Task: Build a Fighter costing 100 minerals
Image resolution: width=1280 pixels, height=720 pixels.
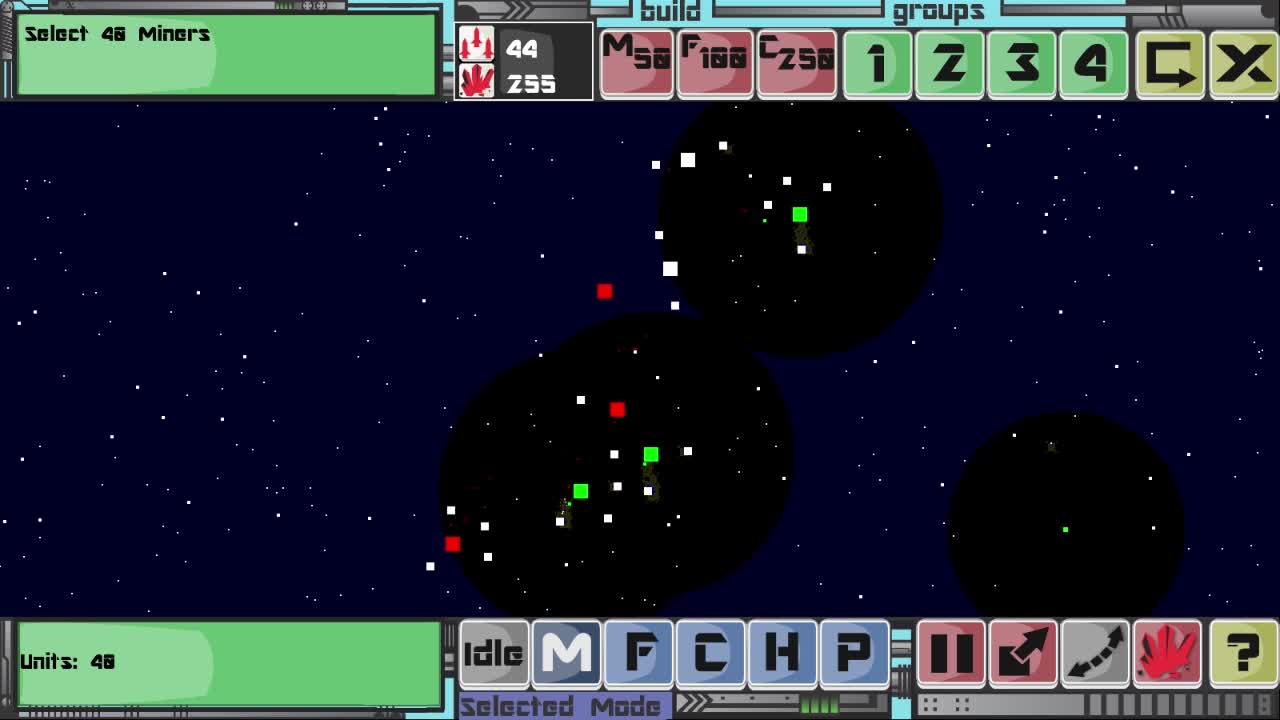Action: [x=716, y=62]
